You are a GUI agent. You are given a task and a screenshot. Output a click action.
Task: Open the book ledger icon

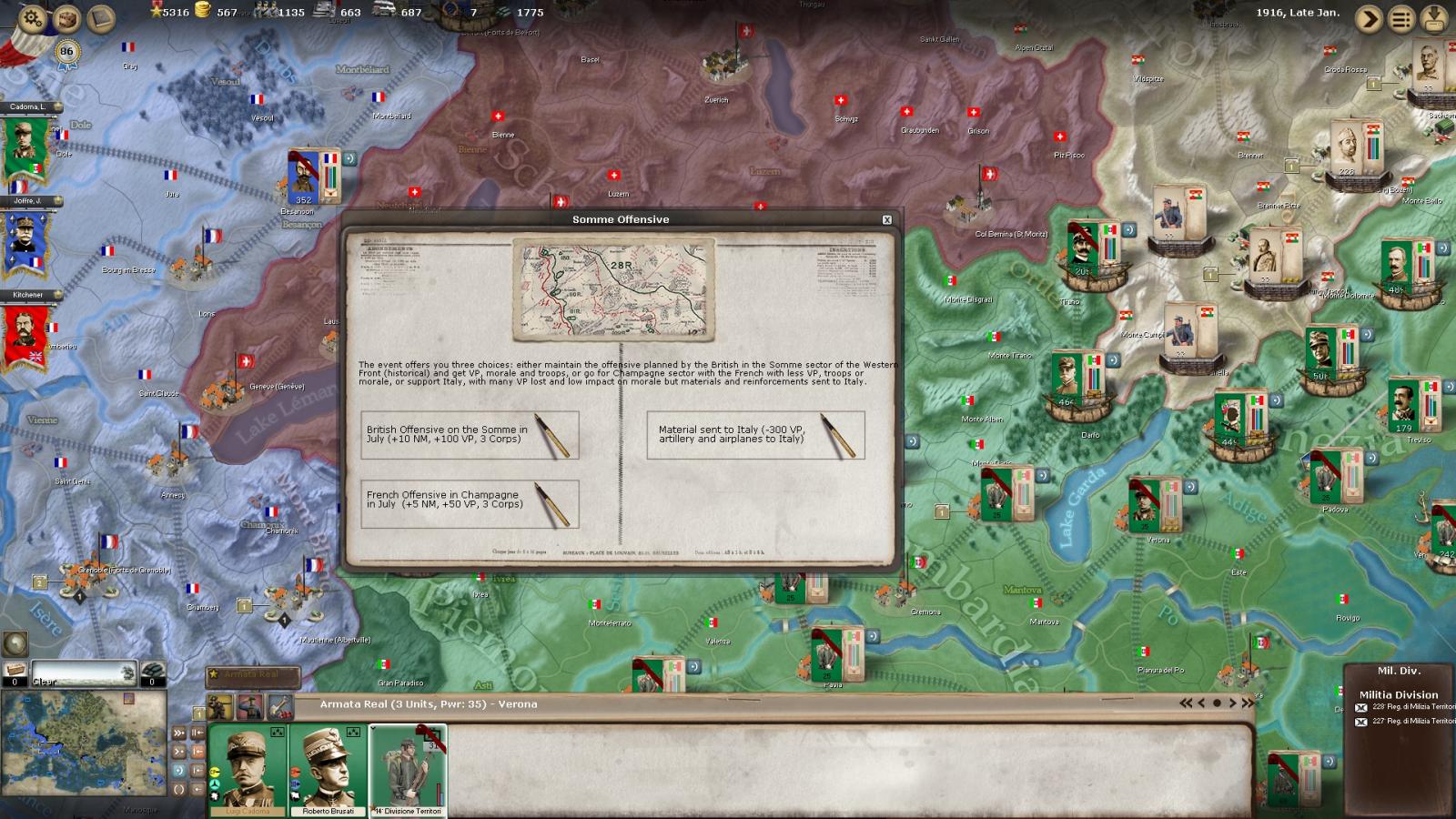coord(101,18)
